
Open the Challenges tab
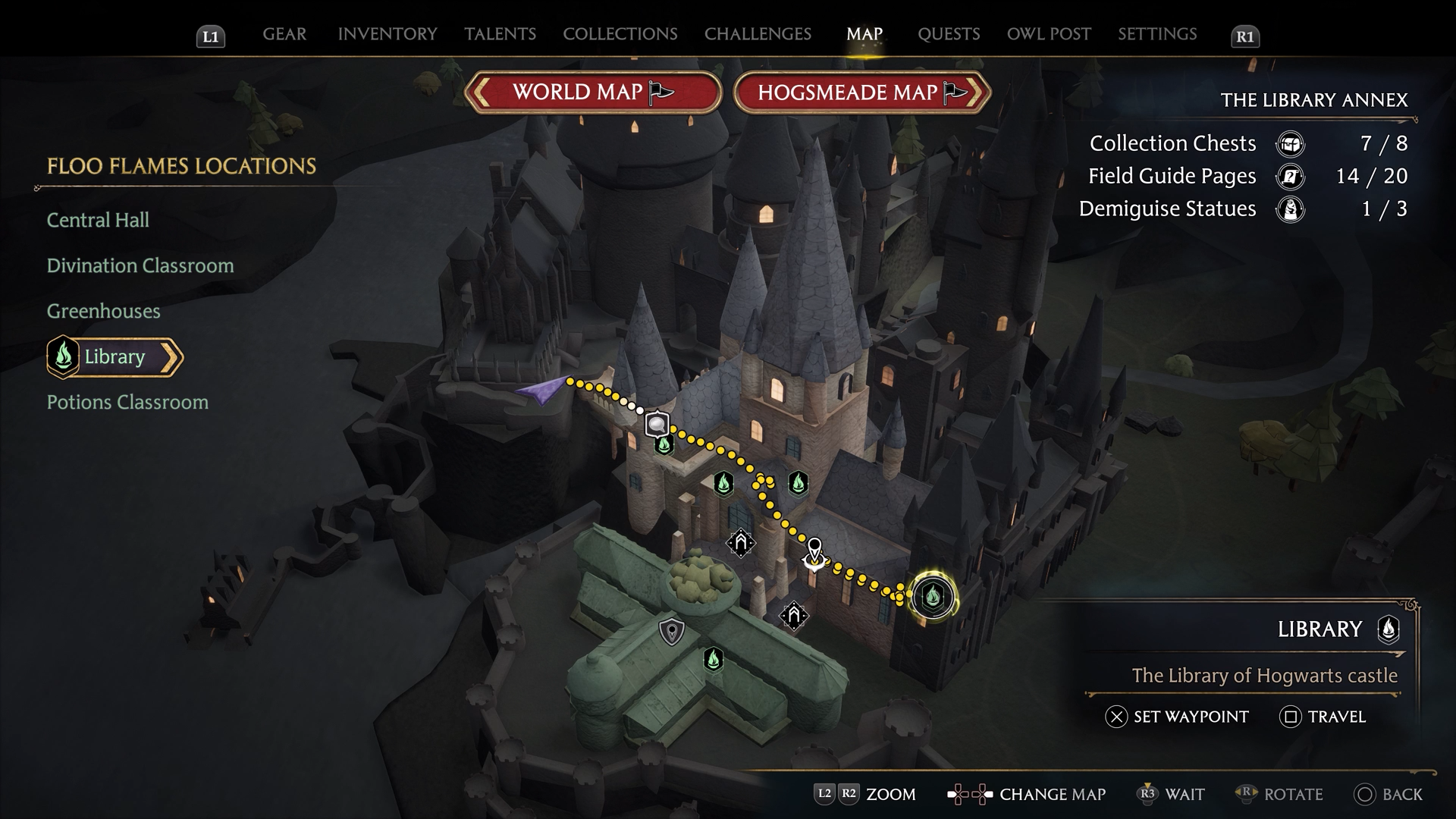(758, 34)
